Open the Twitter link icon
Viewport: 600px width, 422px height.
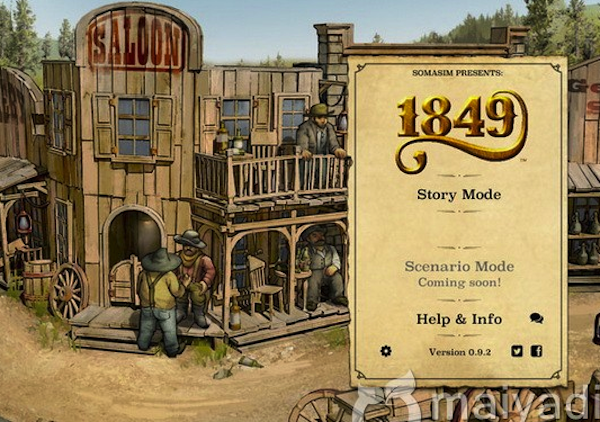click(x=517, y=351)
